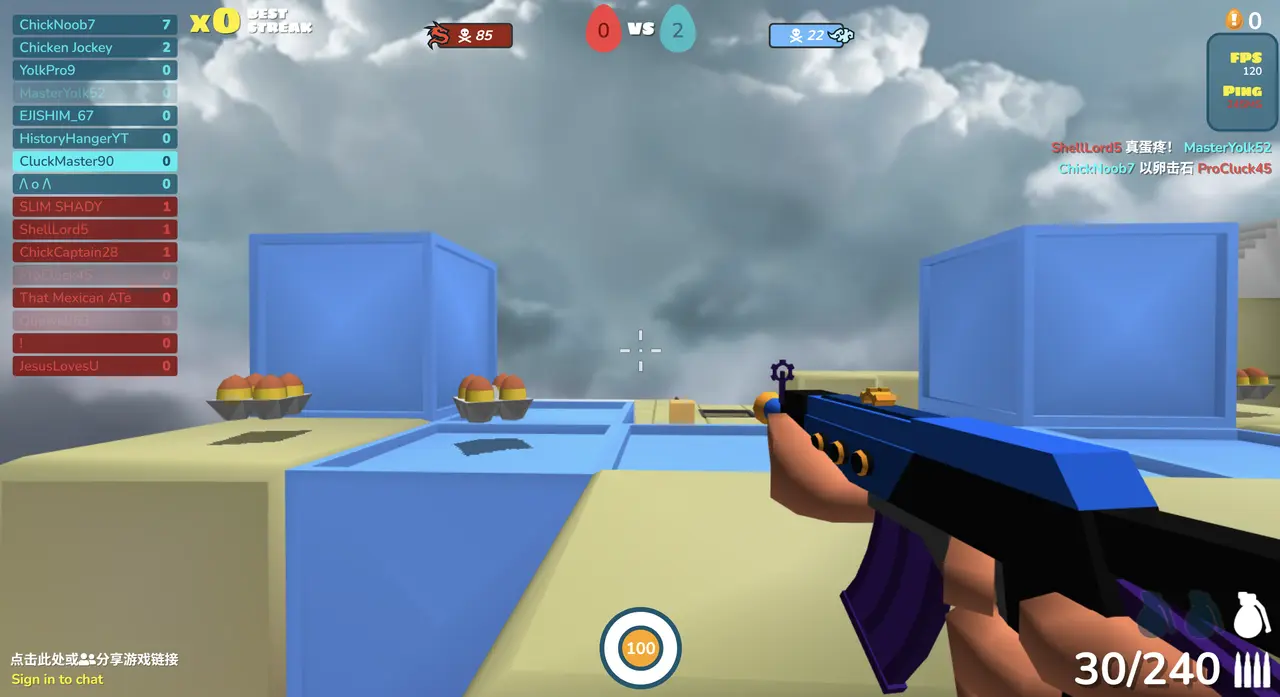Select SLIM SHADY on the red team

coord(95,206)
